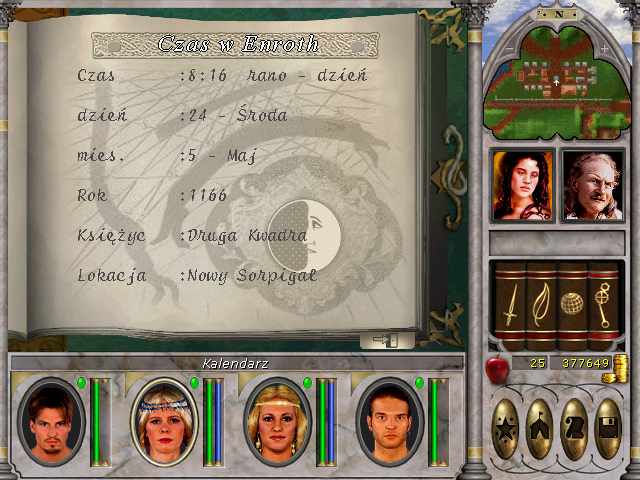This screenshot has height=480, width=640.
Task: Click the star spell button
Action: point(507,428)
